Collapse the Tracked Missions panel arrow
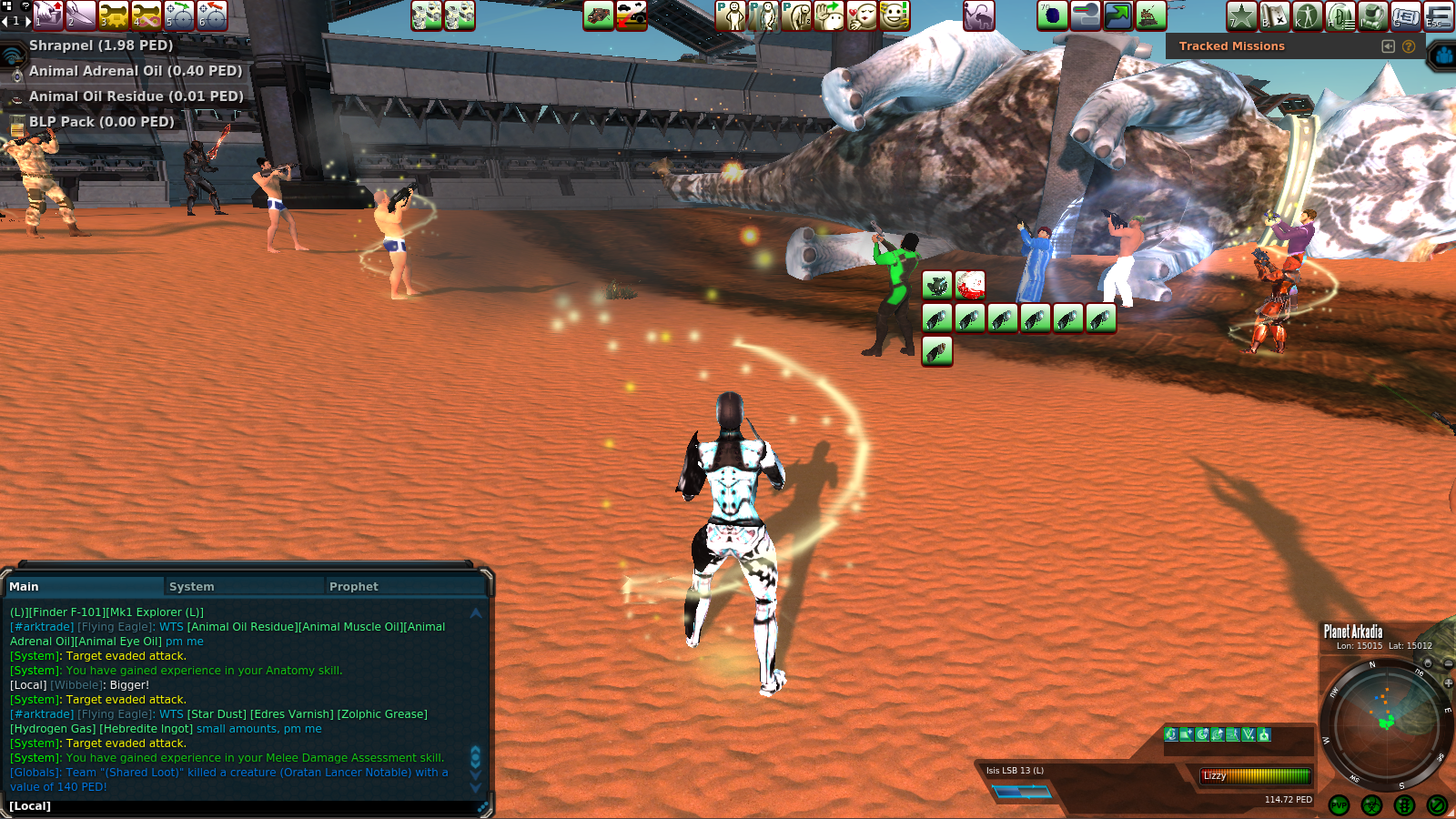This screenshot has height=819, width=1456. pos(1388,46)
